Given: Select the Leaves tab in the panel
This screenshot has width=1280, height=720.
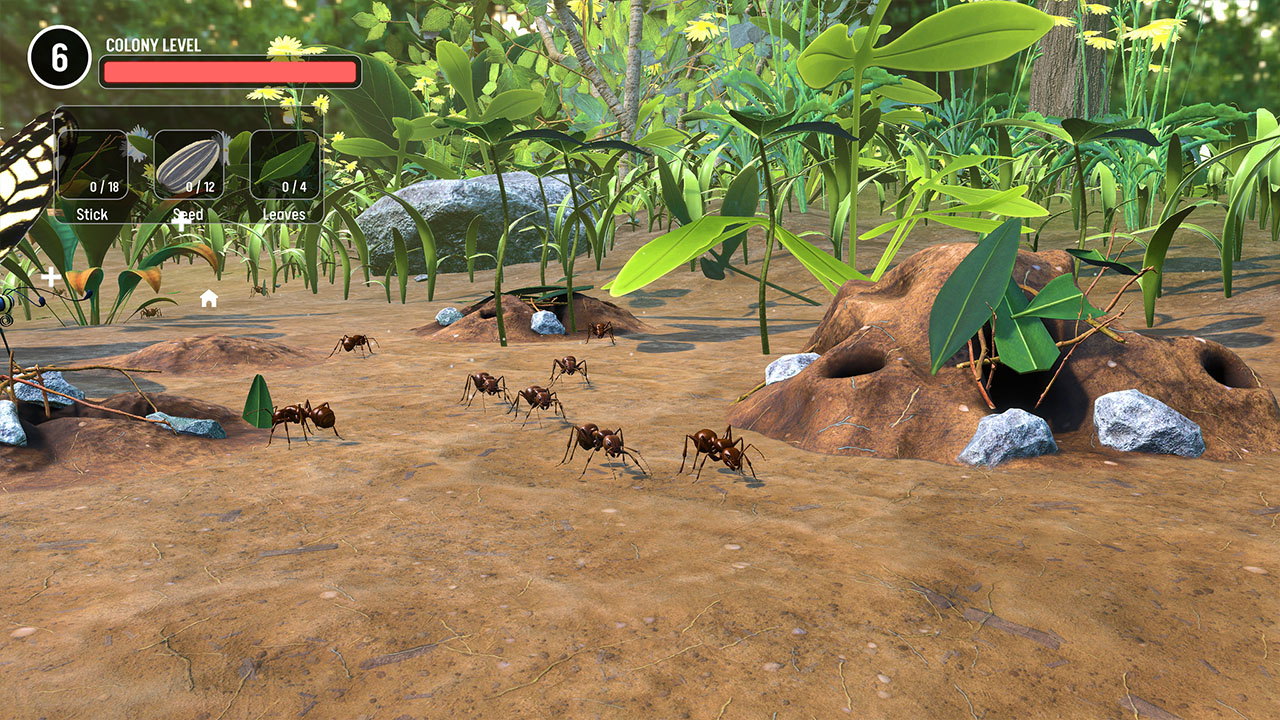Looking at the screenshot, I should [283, 214].
